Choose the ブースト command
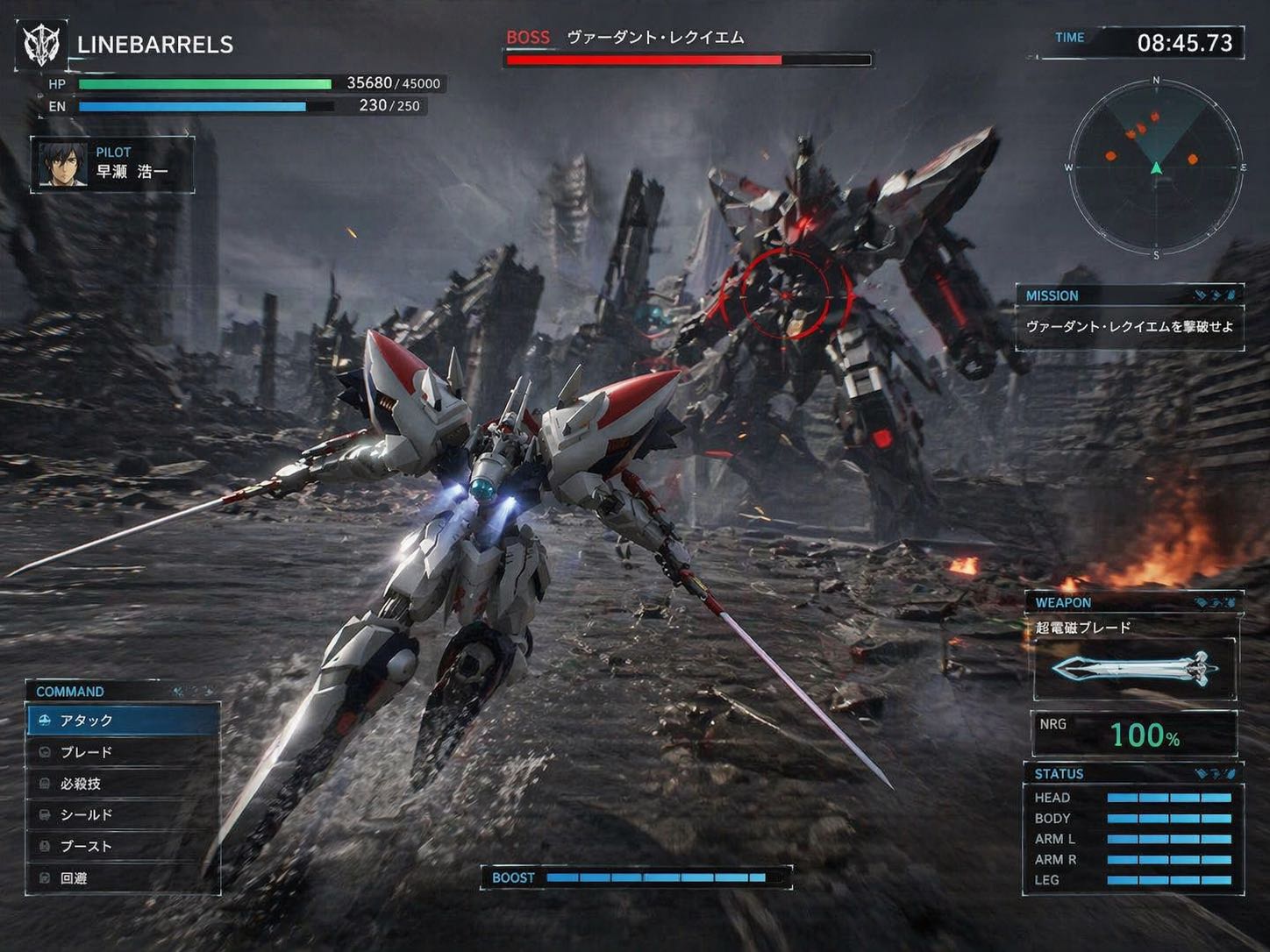1270x952 pixels. point(123,847)
